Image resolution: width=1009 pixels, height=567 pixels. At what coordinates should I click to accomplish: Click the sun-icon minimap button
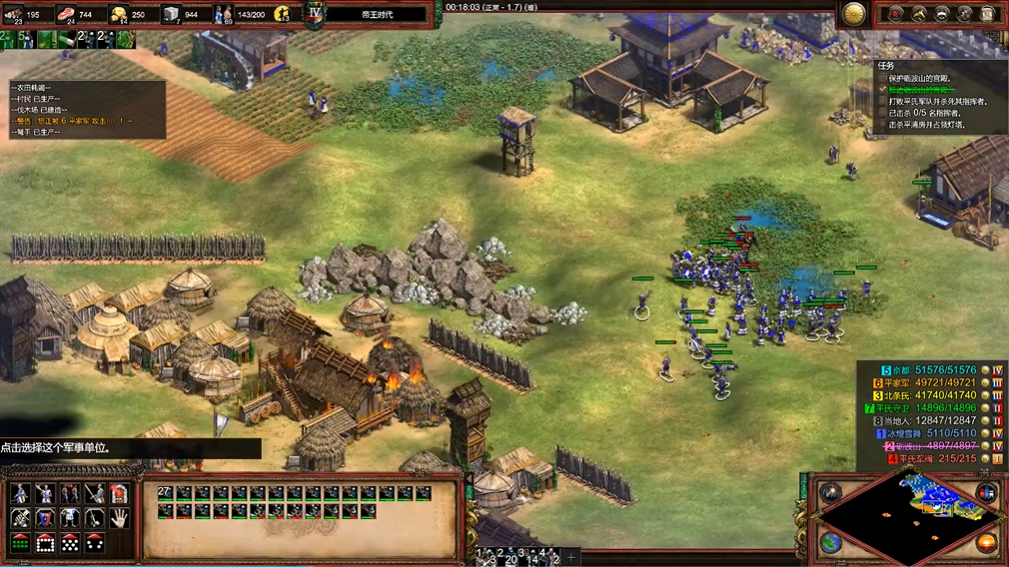pyautogui.click(x=986, y=543)
